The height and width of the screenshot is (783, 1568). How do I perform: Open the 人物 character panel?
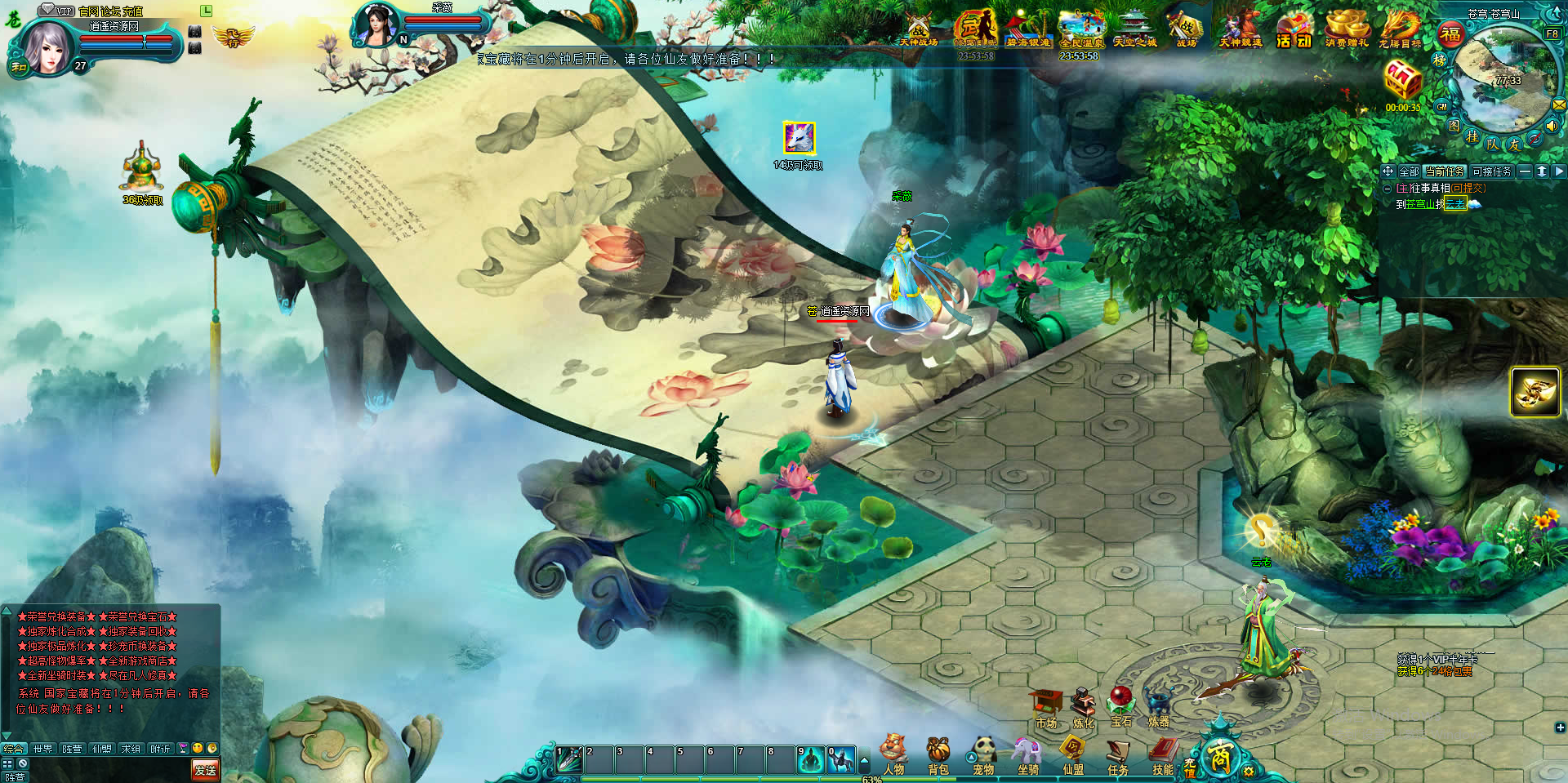coord(893,754)
